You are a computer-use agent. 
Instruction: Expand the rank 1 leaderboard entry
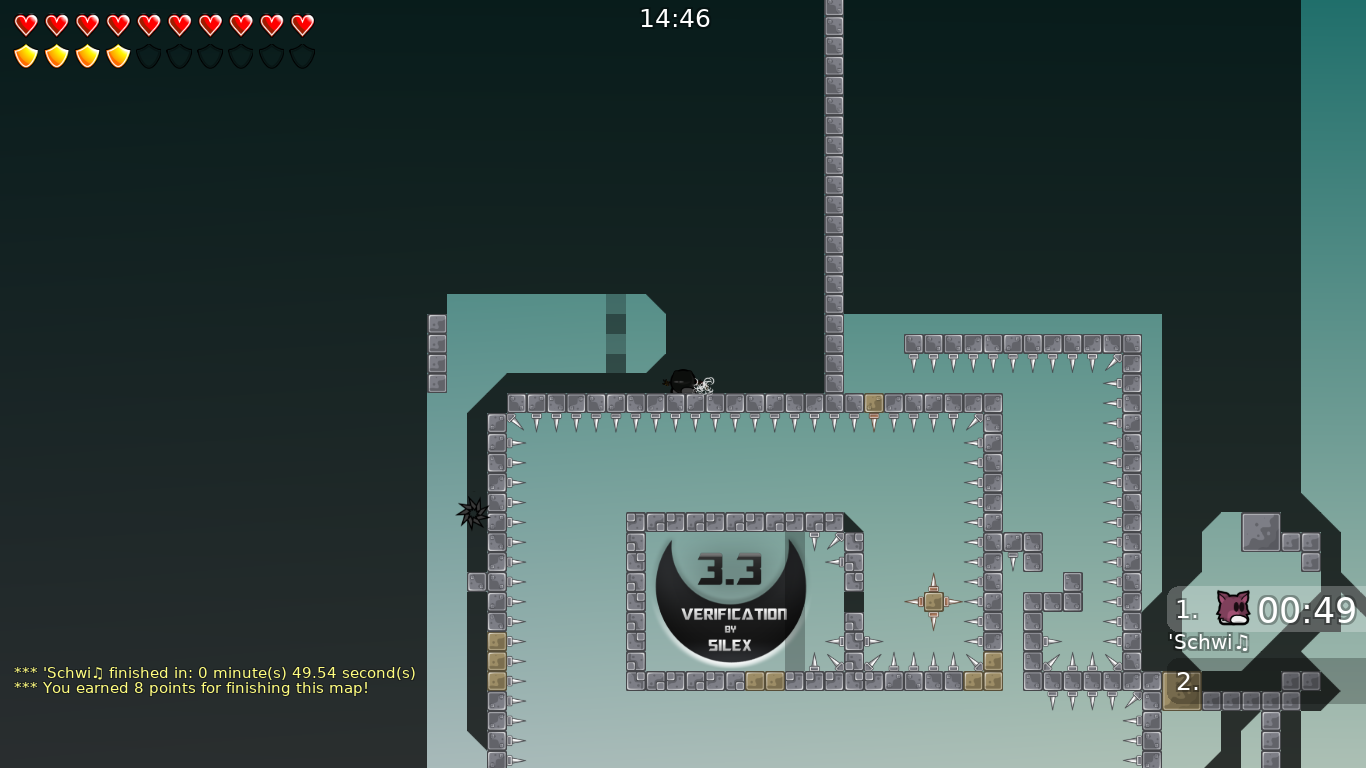pyautogui.click(x=1184, y=609)
